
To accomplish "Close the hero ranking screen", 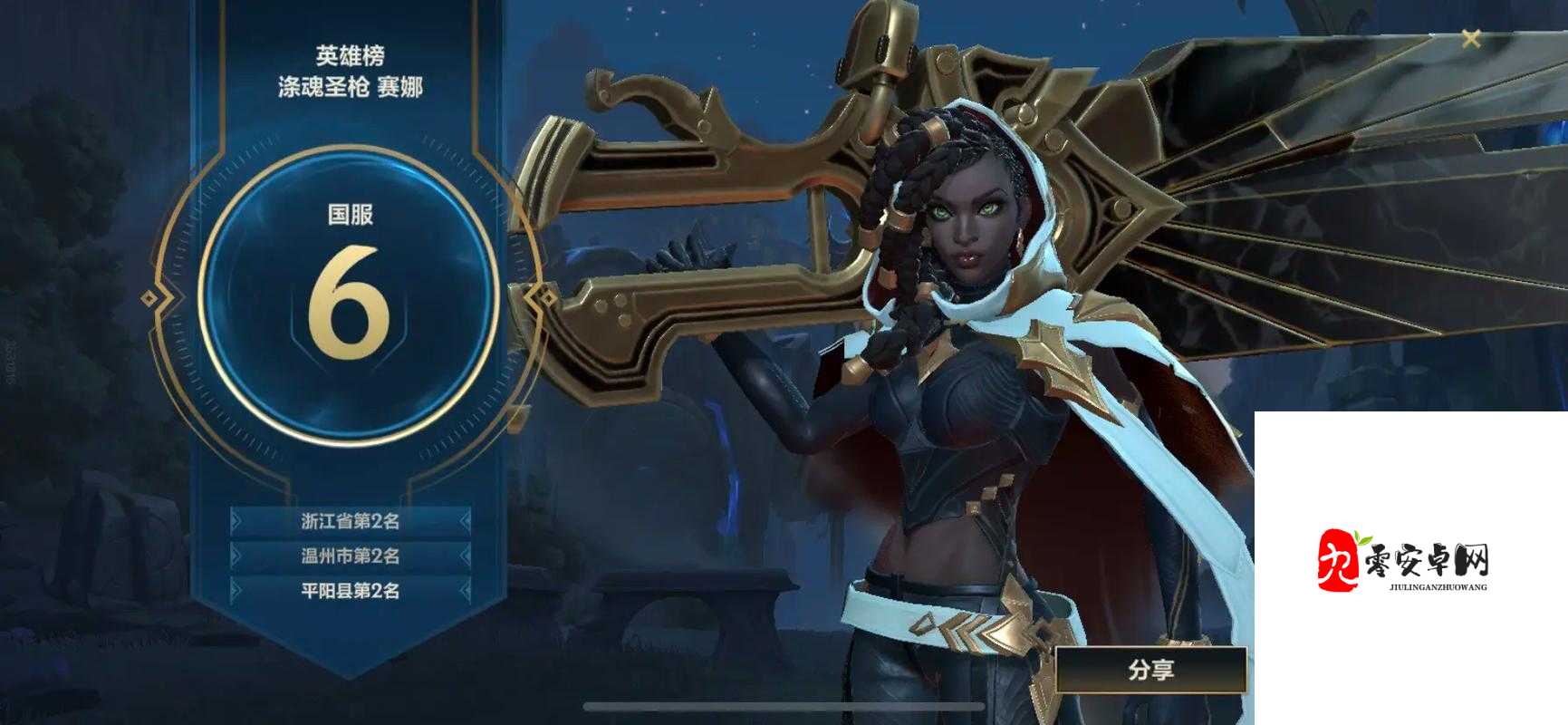I will (x=1471, y=39).
